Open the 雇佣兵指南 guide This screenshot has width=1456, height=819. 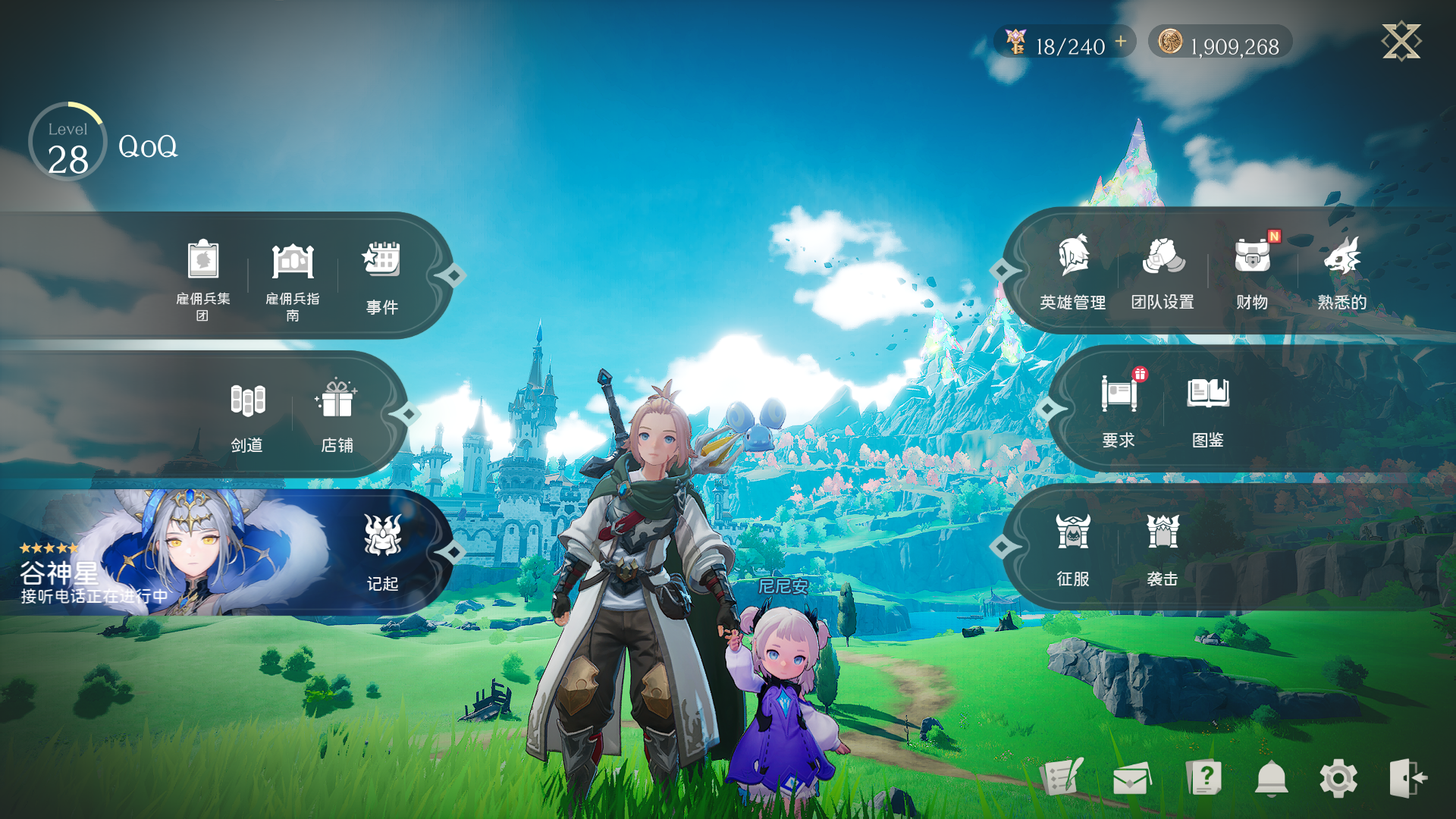tap(293, 279)
